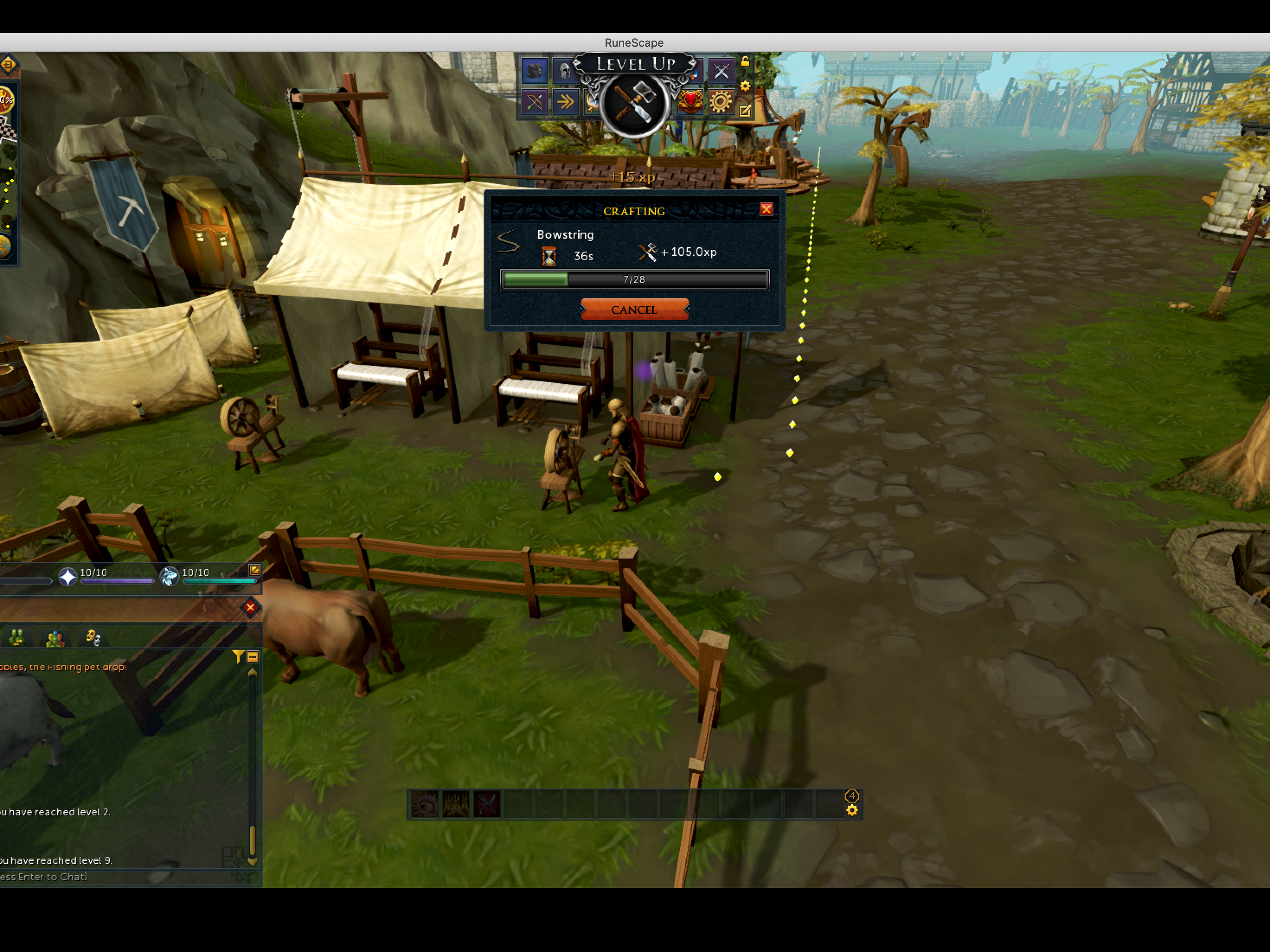Open the backpack icon in the ribbon

(x=534, y=71)
